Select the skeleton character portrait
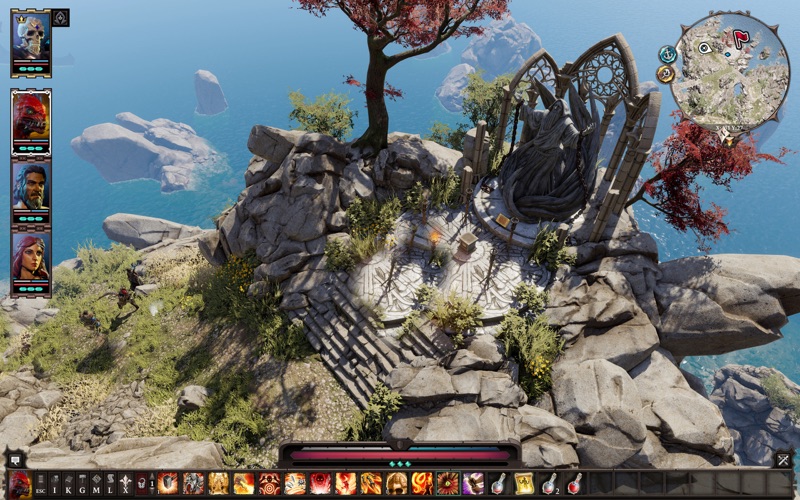This screenshot has width=800, height=500. coord(30,39)
